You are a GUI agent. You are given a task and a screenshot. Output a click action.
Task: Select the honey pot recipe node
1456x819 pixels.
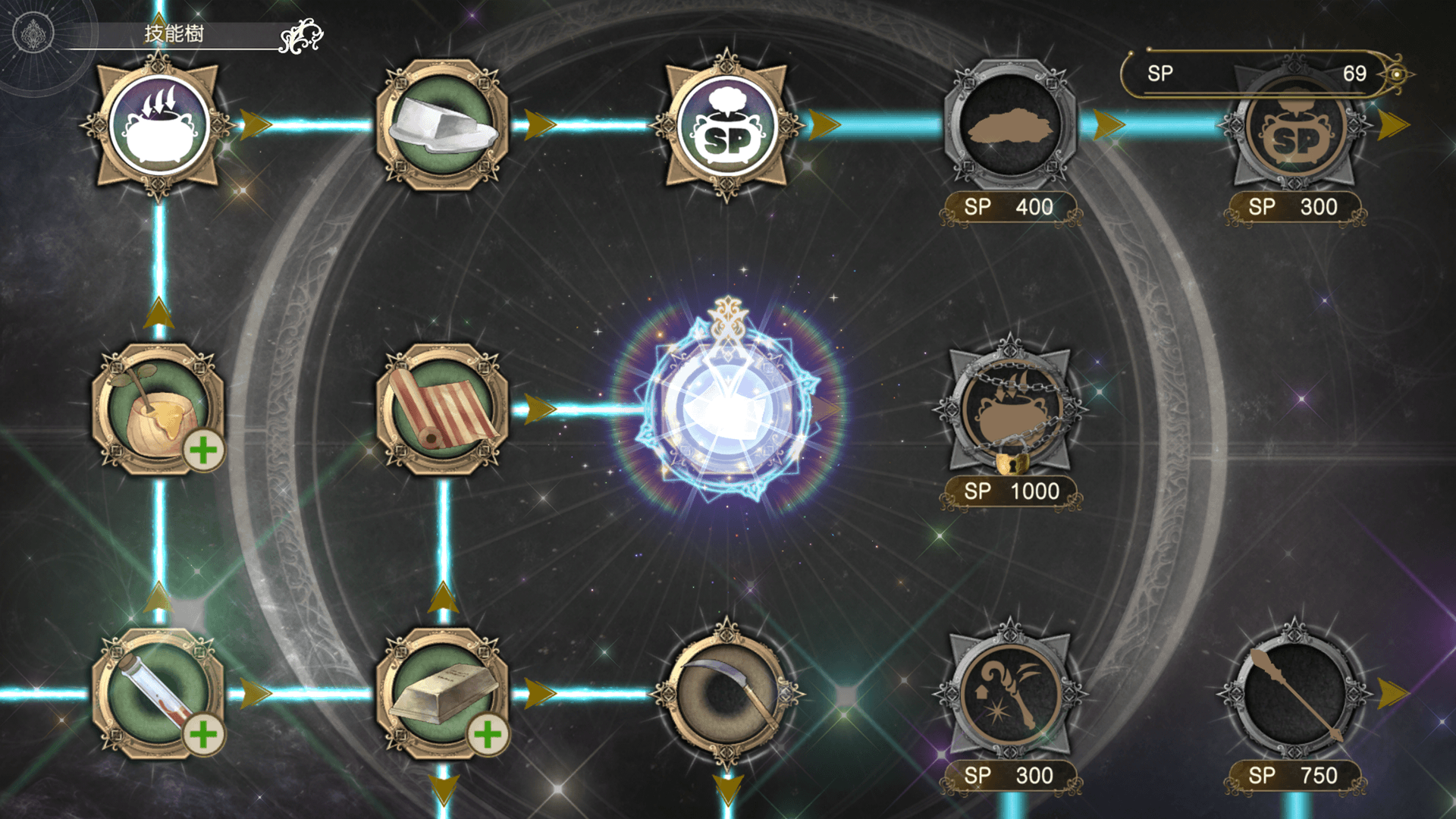tap(158, 409)
